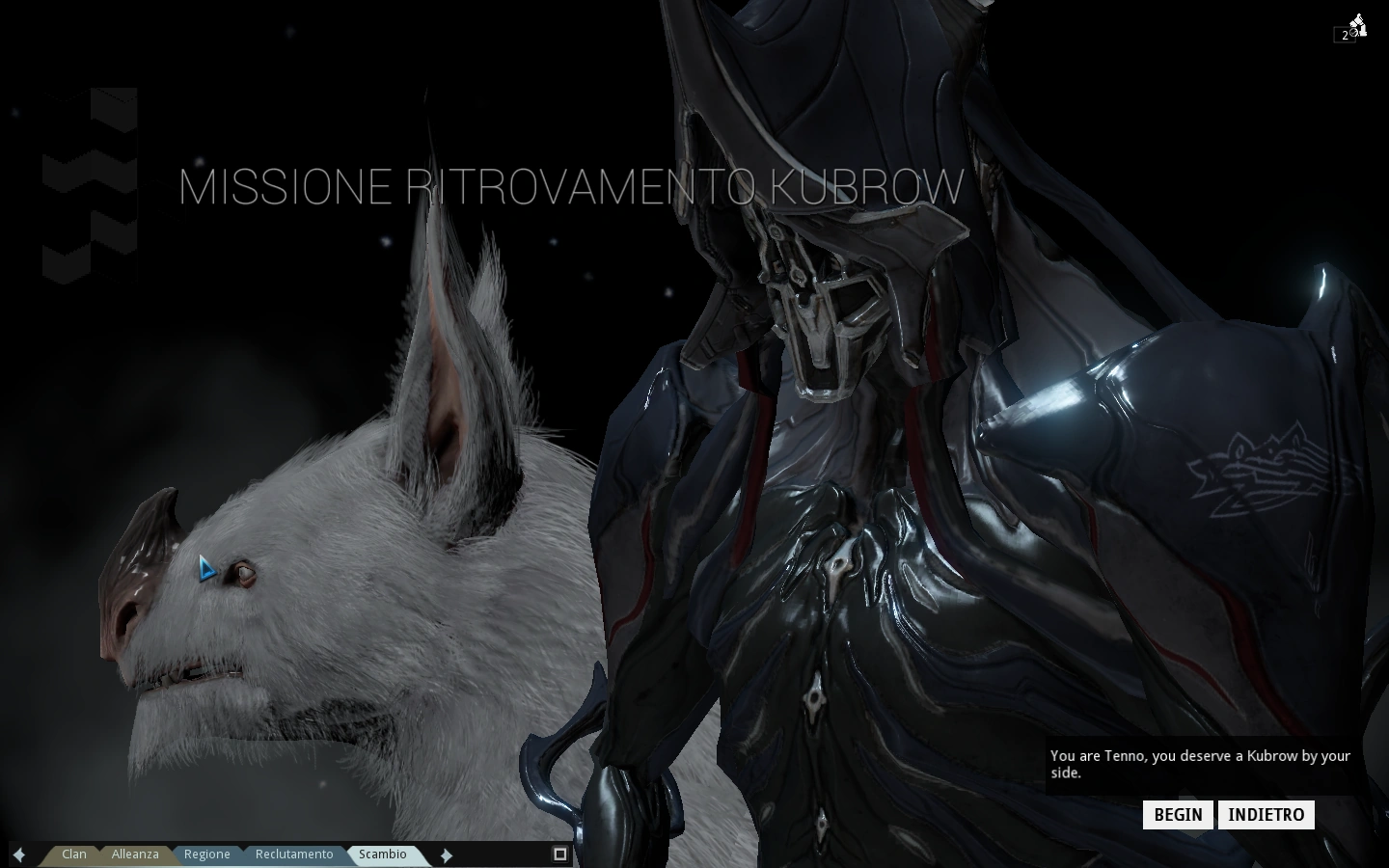Click the left diamond arrow beside Clan tab

pyautogui.click(x=19, y=854)
